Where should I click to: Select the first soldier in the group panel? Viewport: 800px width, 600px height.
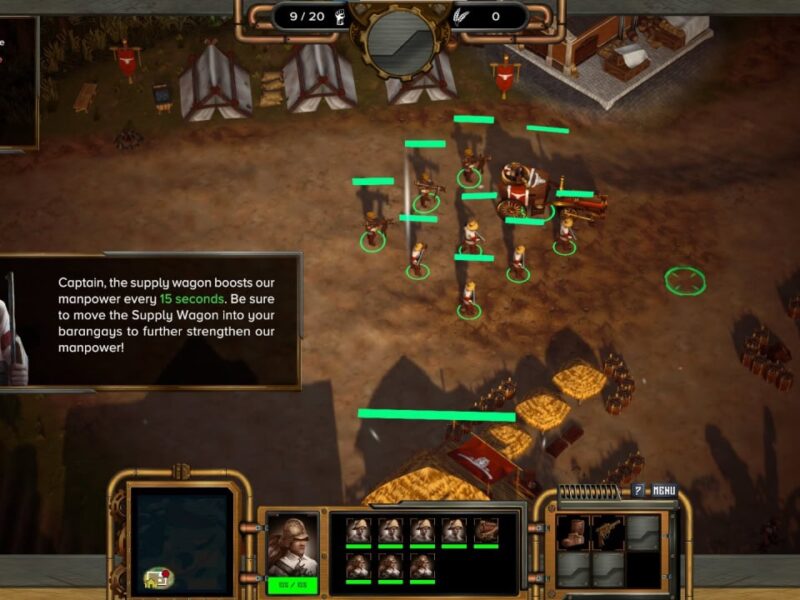coord(359,530)
